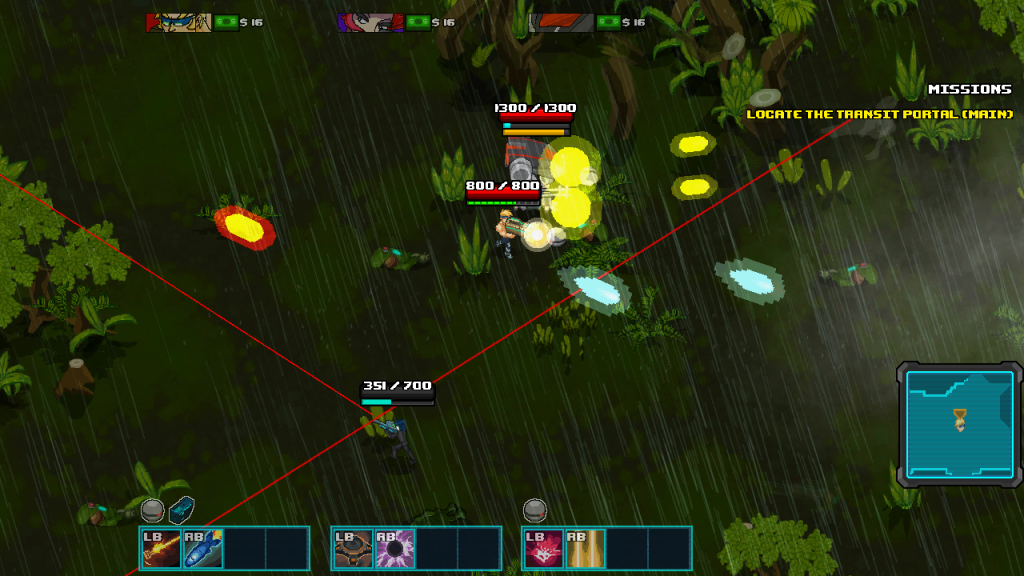Viewport: 1024px width, 576px height.
Task: Activate the purple black hole ability
Action: point(395,548)
